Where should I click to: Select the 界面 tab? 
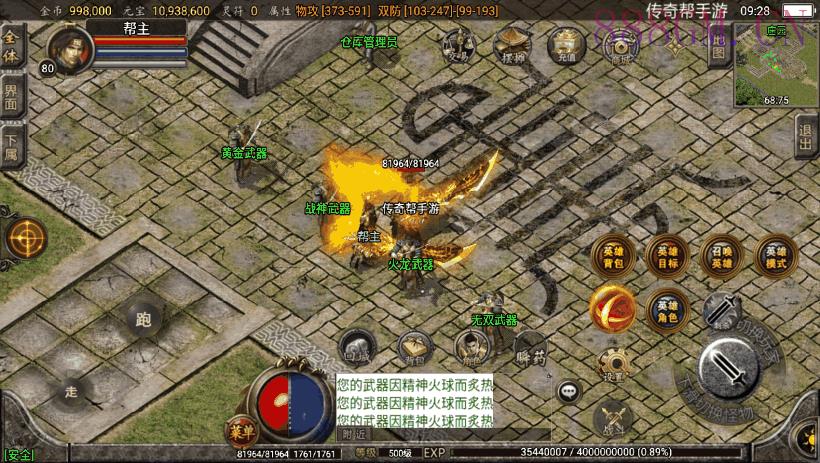(11, 98)
